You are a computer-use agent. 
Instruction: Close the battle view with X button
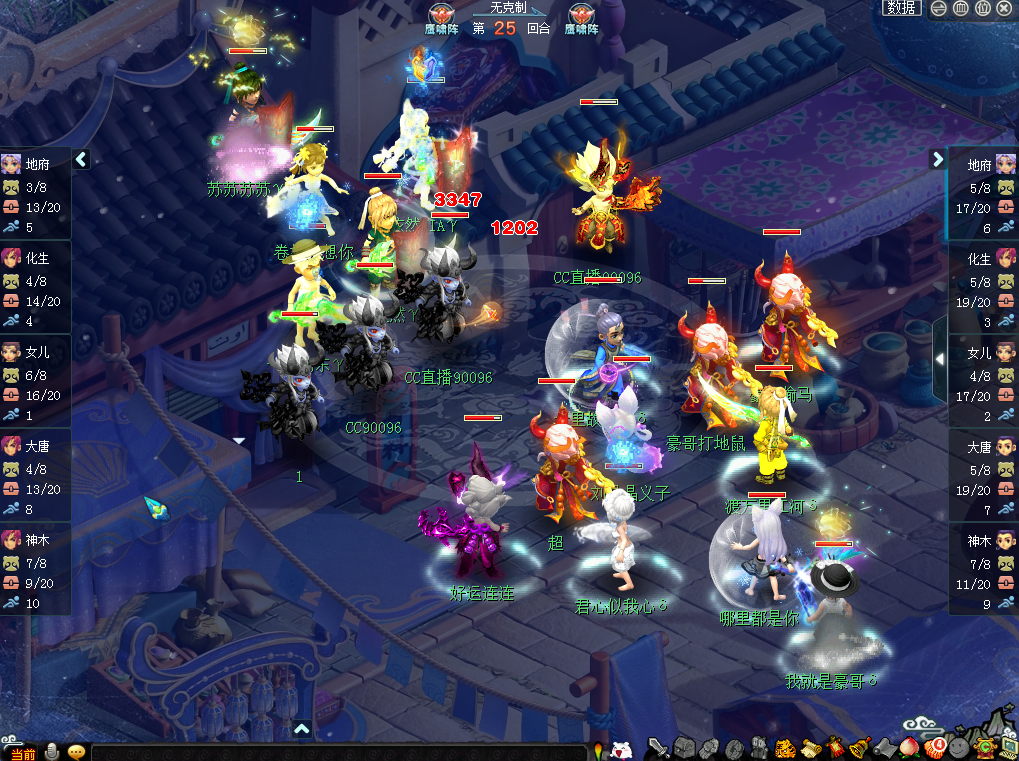click(x=1005, y=8)
